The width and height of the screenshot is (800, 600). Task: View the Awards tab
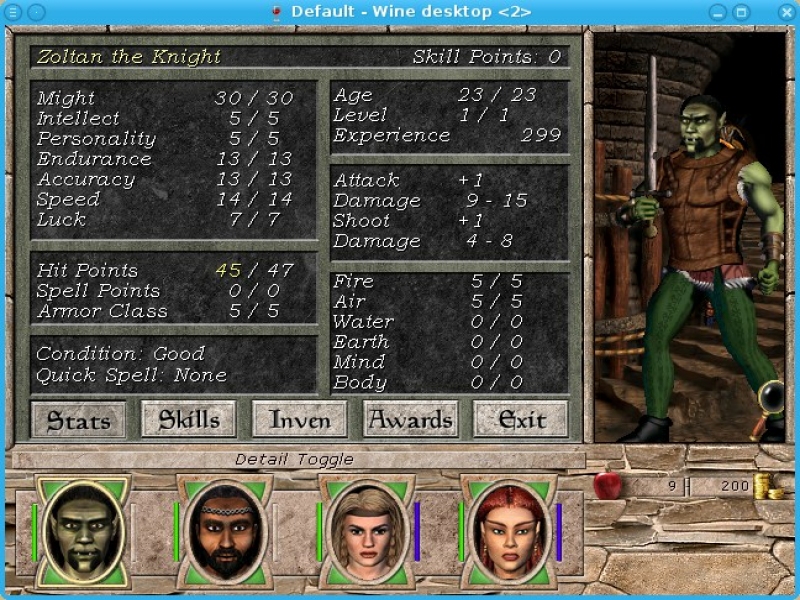click(411, 420)
